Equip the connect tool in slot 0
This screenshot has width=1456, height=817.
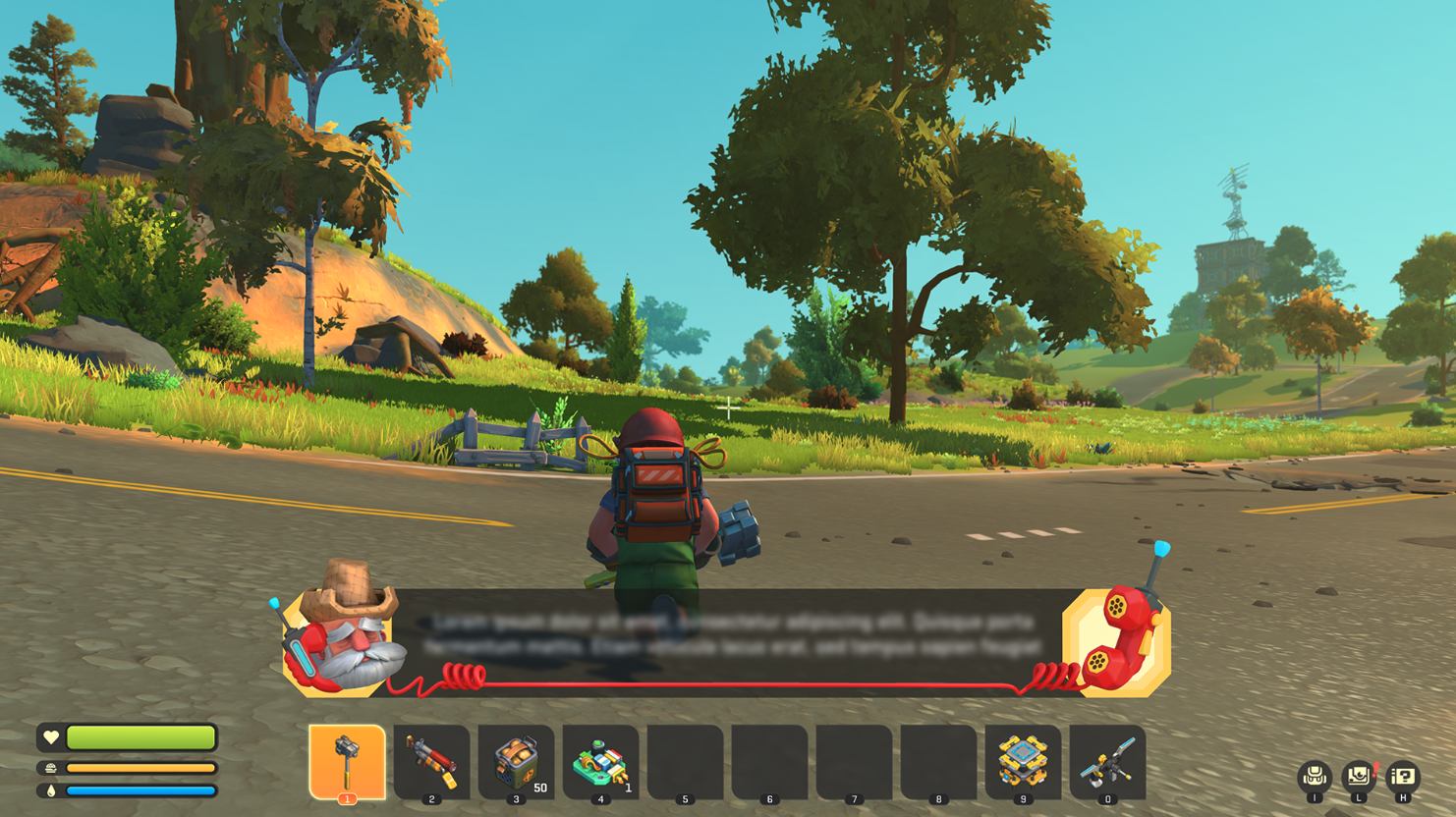pos(1107,762)
